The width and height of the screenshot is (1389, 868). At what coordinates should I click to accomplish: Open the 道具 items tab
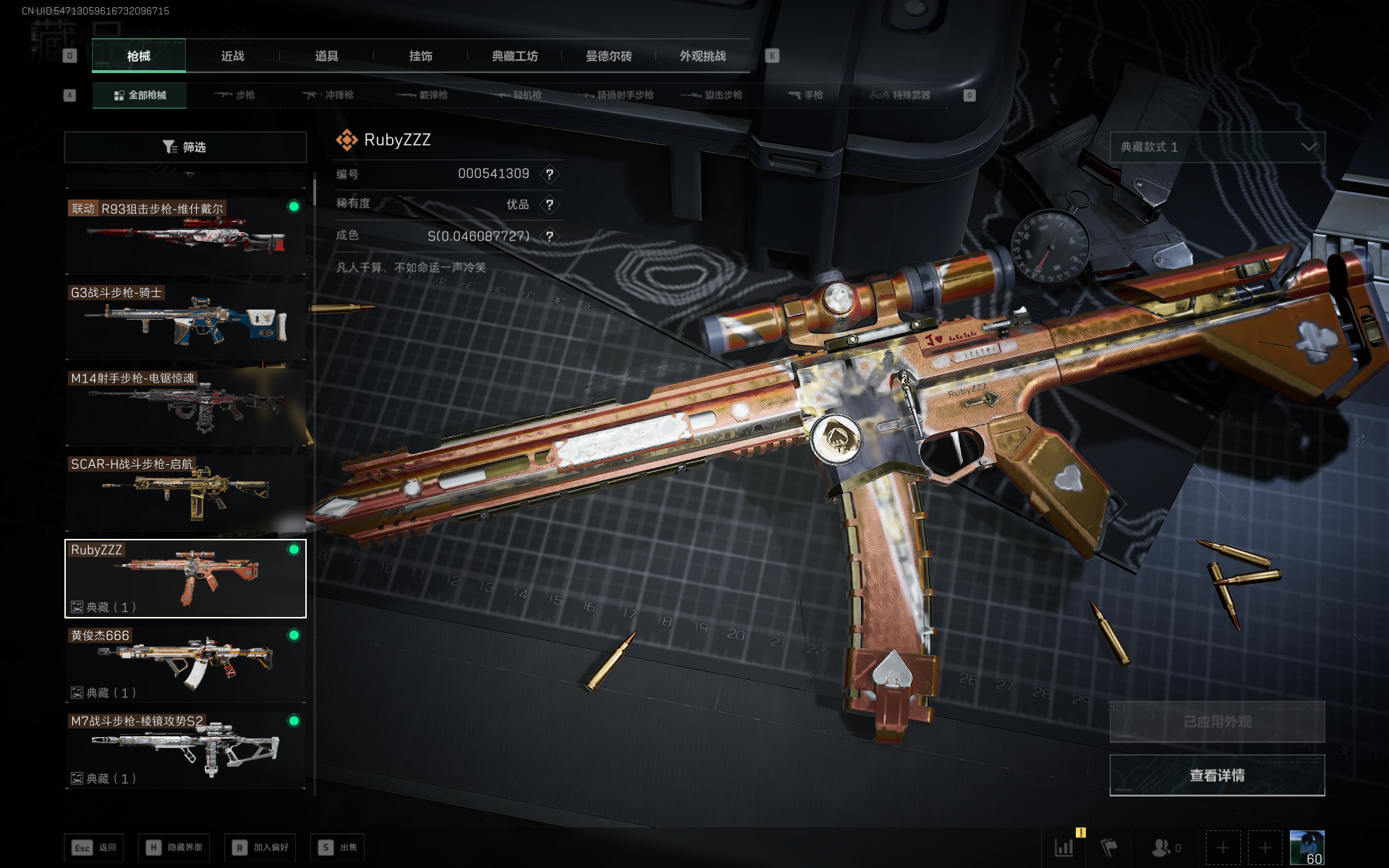(326, 56)
